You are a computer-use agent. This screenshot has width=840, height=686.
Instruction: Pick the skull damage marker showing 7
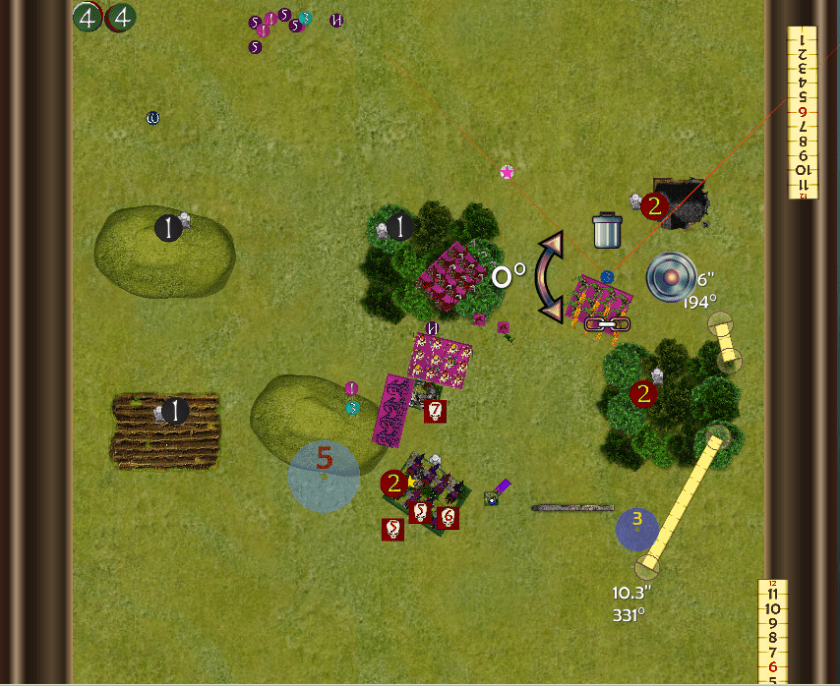435,410
